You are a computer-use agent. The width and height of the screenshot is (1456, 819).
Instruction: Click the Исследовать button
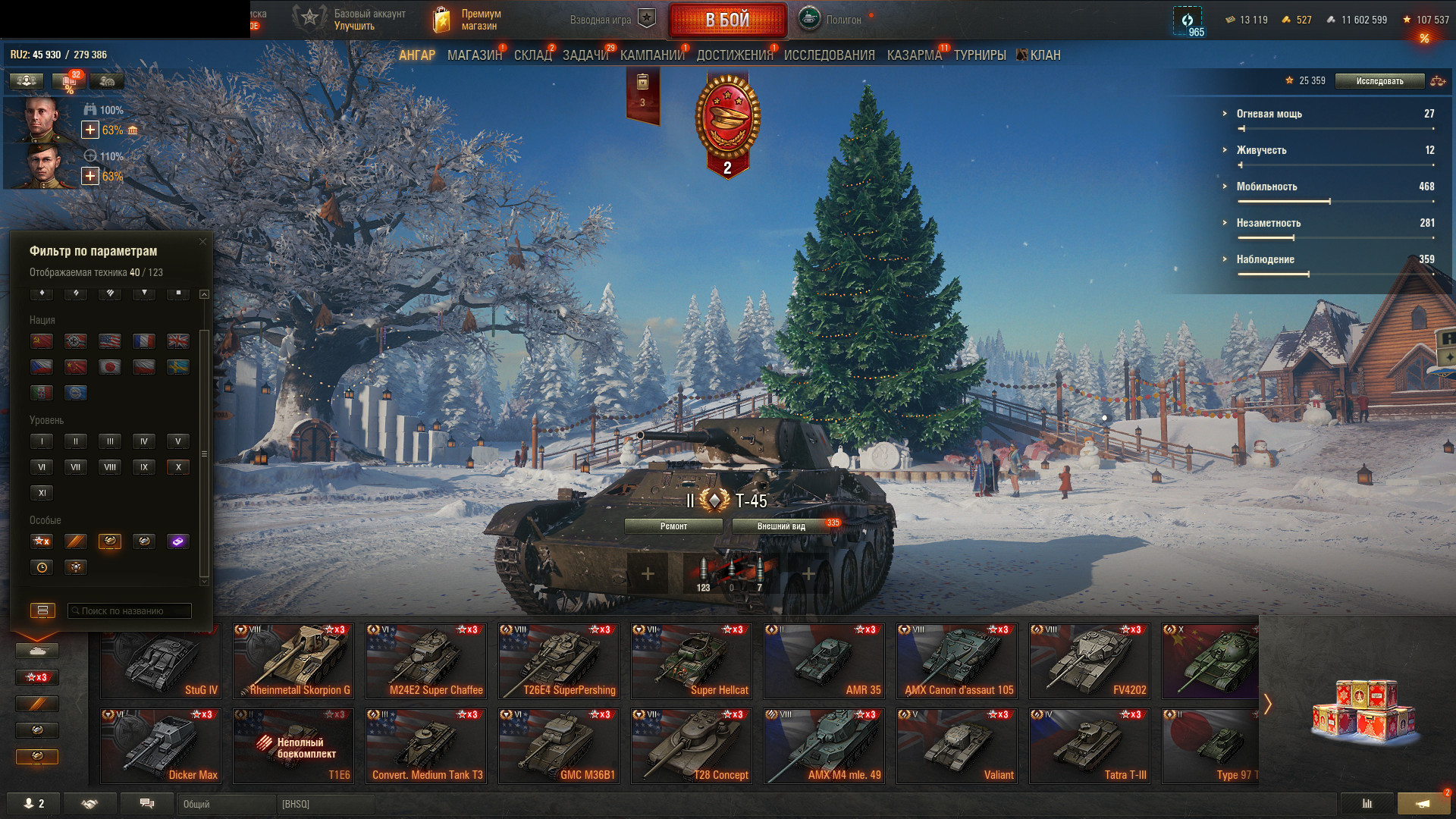coord(1379,81)
